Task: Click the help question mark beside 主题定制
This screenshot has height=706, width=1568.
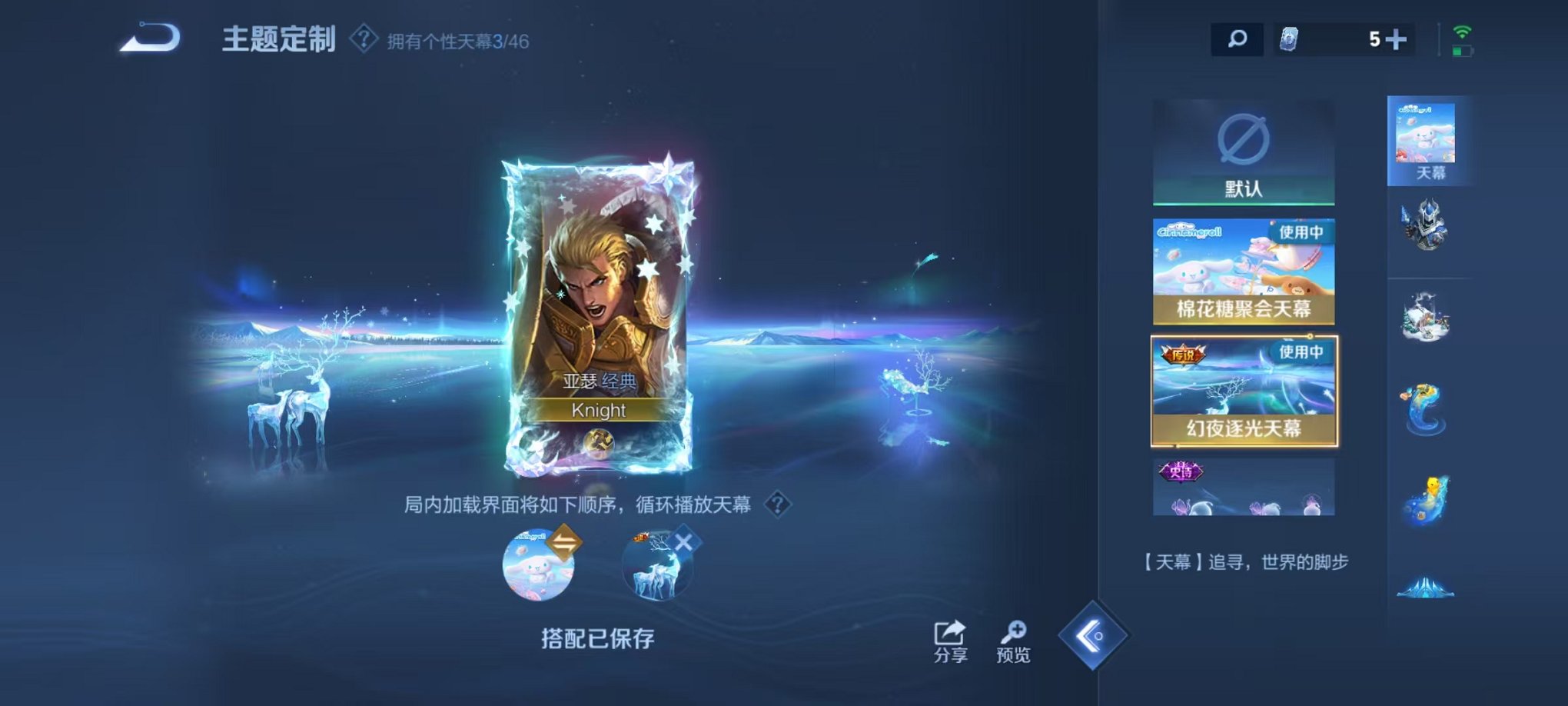Action: pos(364,40)
